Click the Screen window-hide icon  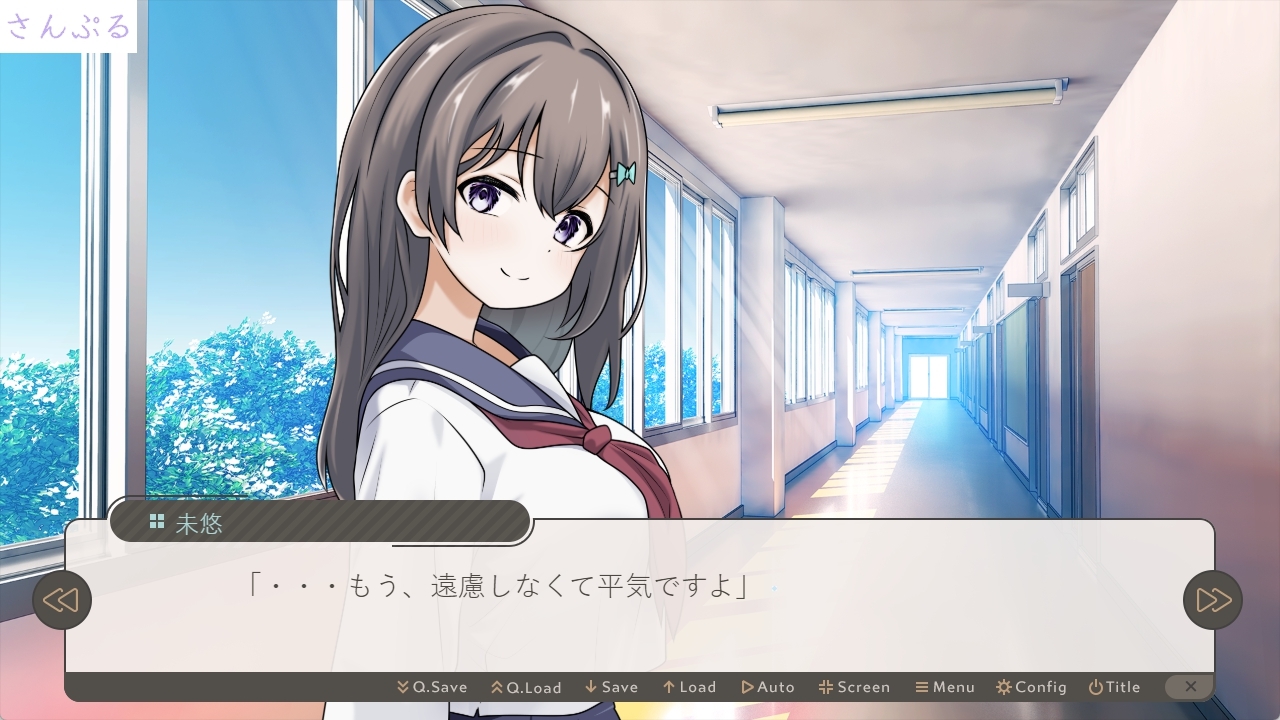825,687
